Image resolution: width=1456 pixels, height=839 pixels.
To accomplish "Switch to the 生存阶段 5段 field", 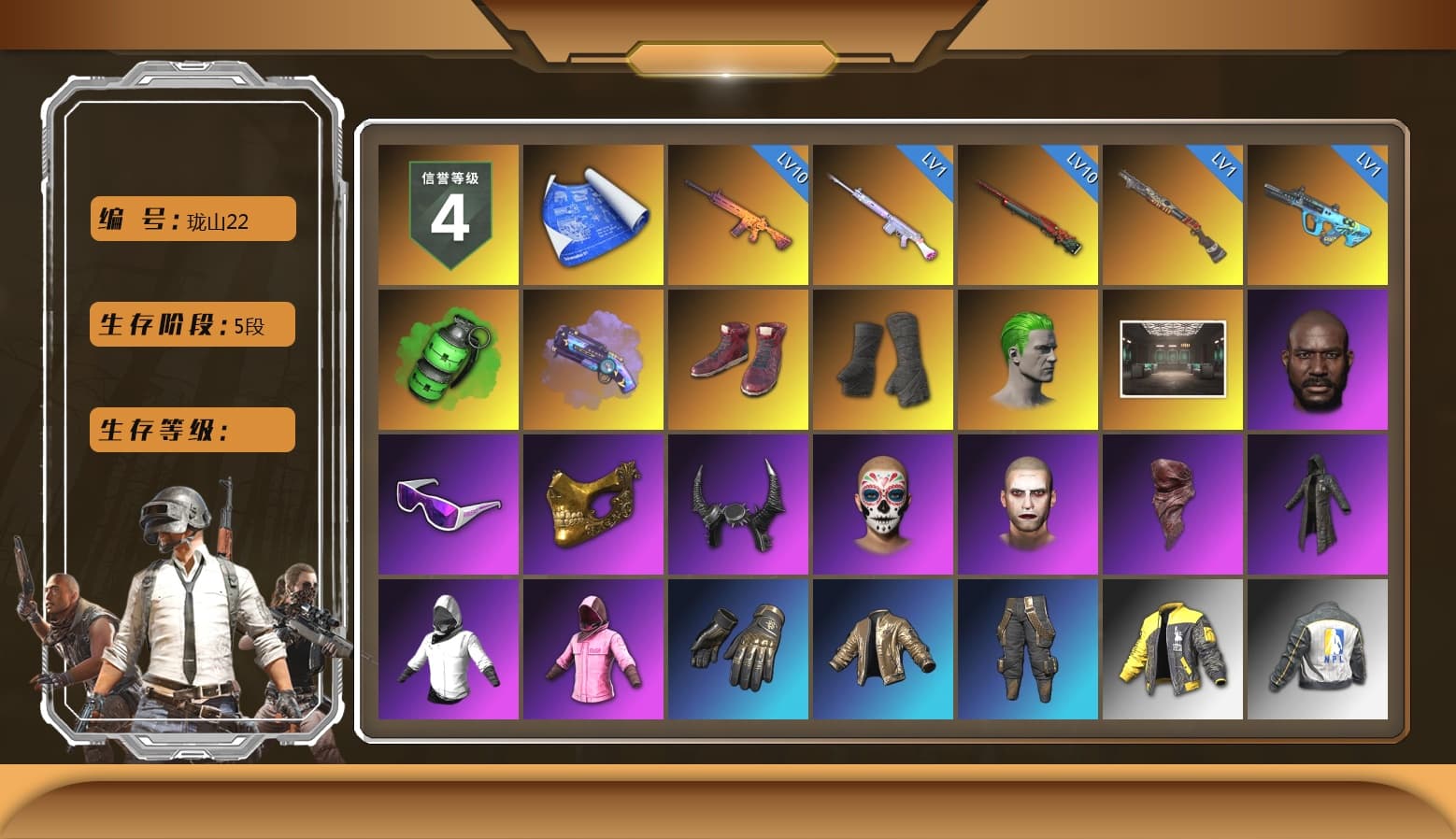I will 192,324.
